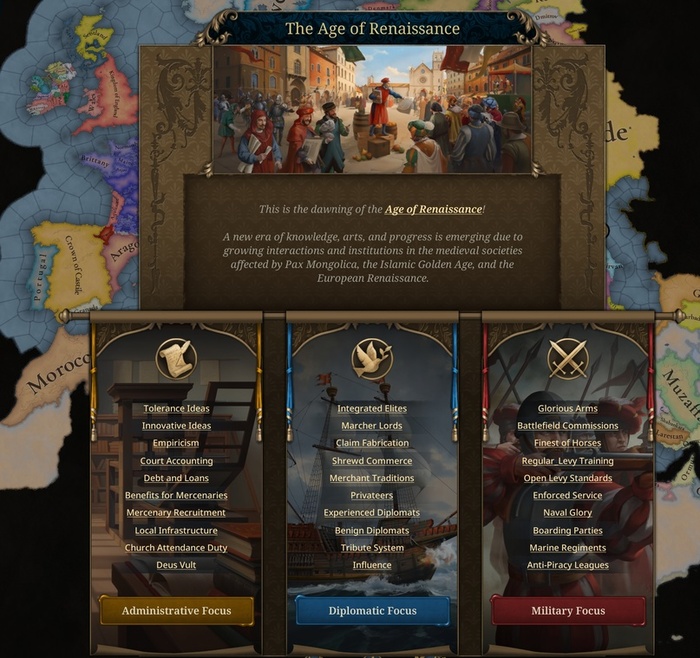This screenshot has height=658, width=700.
Task: Inspect the Finest of Horses advance
Action: tap(567, 443)
